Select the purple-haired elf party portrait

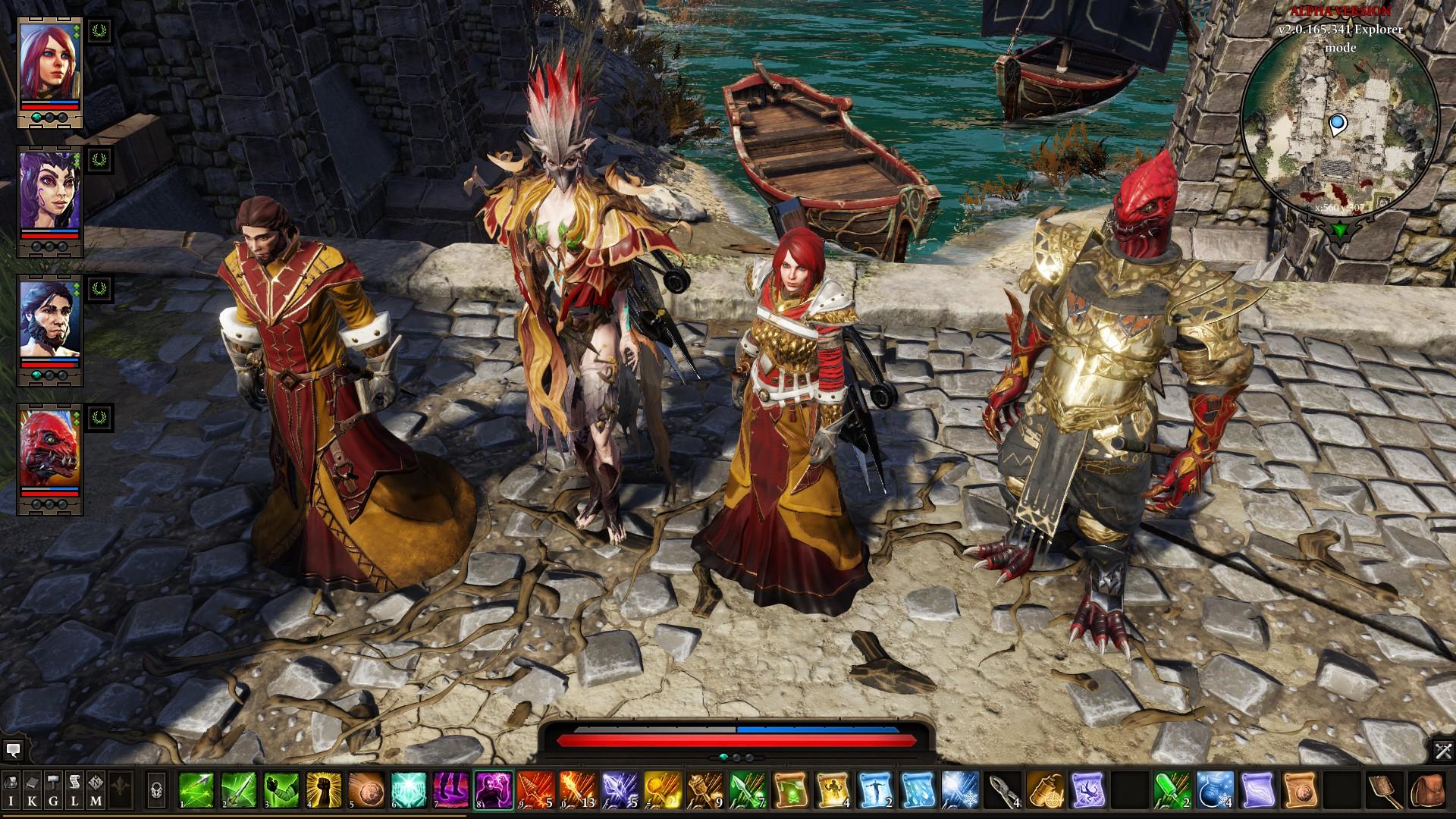point(49,190)
